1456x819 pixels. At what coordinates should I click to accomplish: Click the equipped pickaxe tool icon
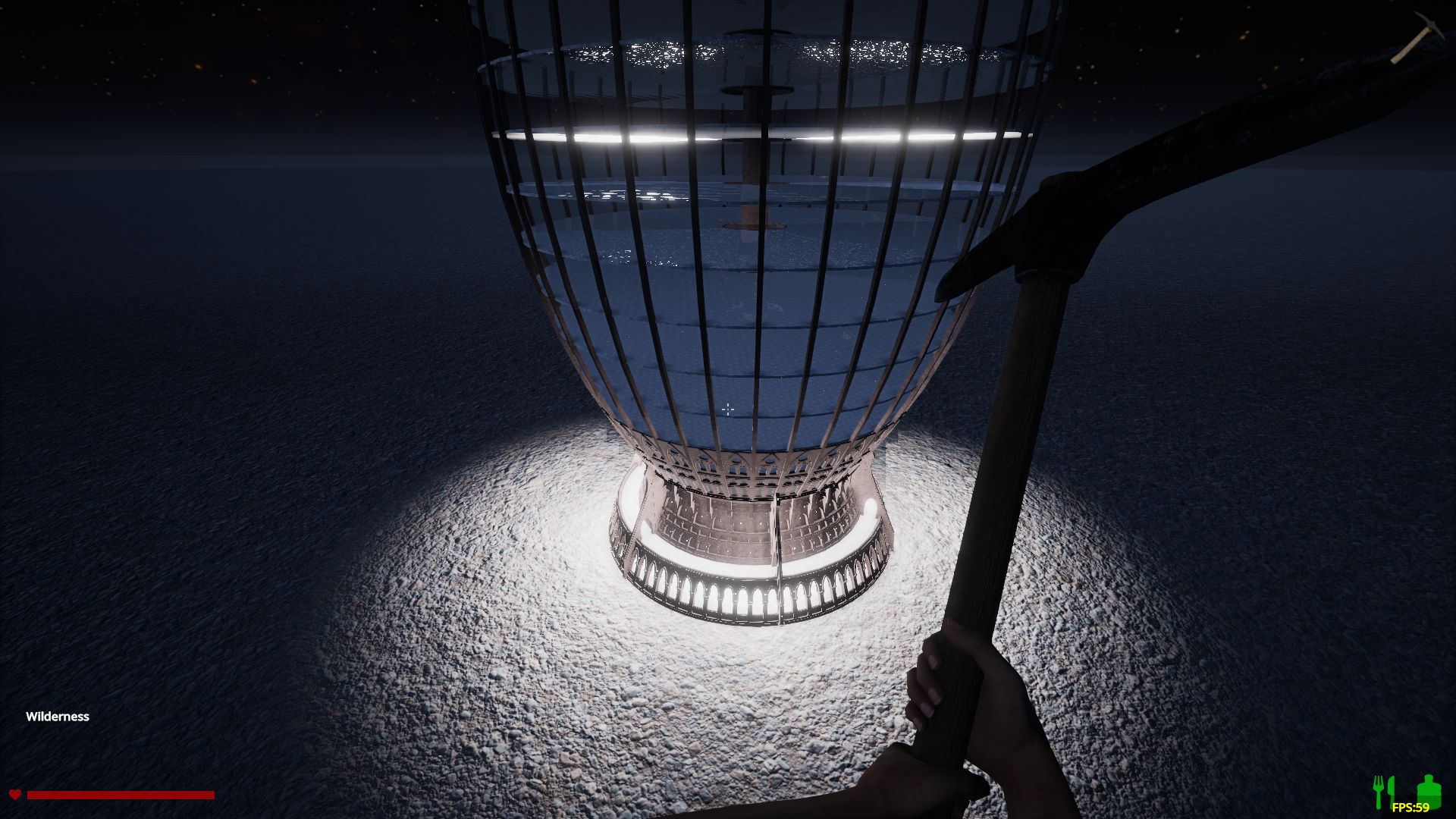point(1411,38)
